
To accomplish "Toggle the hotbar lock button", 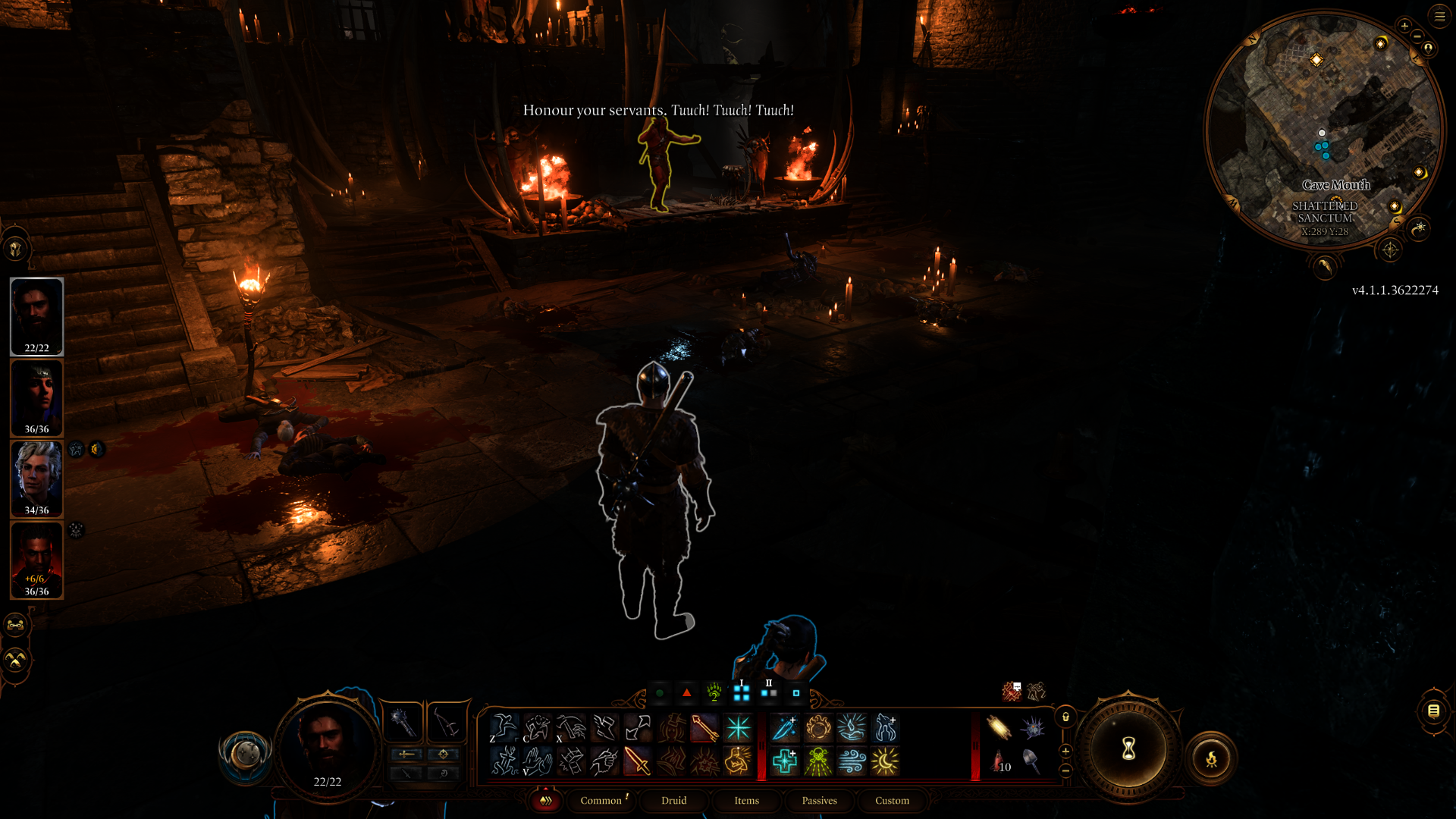I will [x=1065, y=717].
